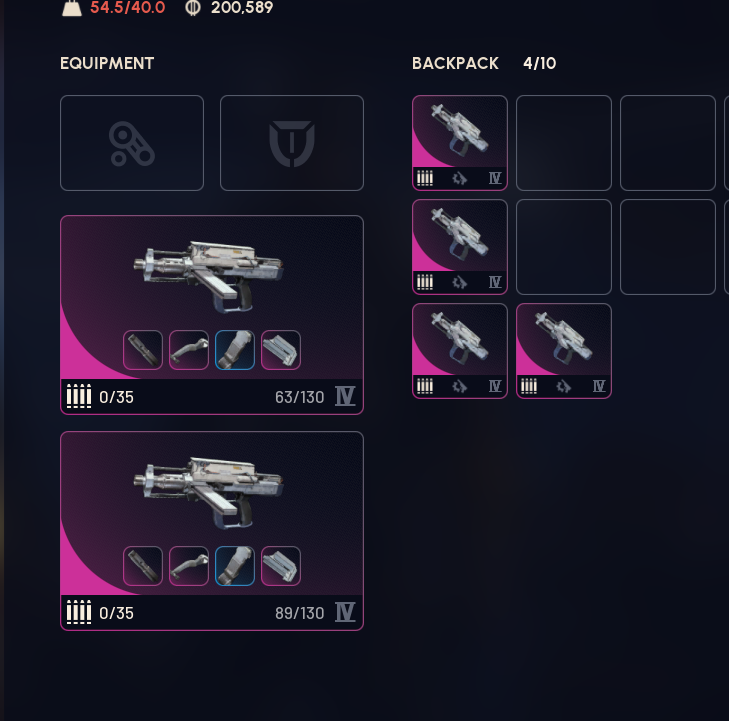Select the muzzle attachment on the 63/130 weapon
The image size is (729, 721).
coord(143,350)
